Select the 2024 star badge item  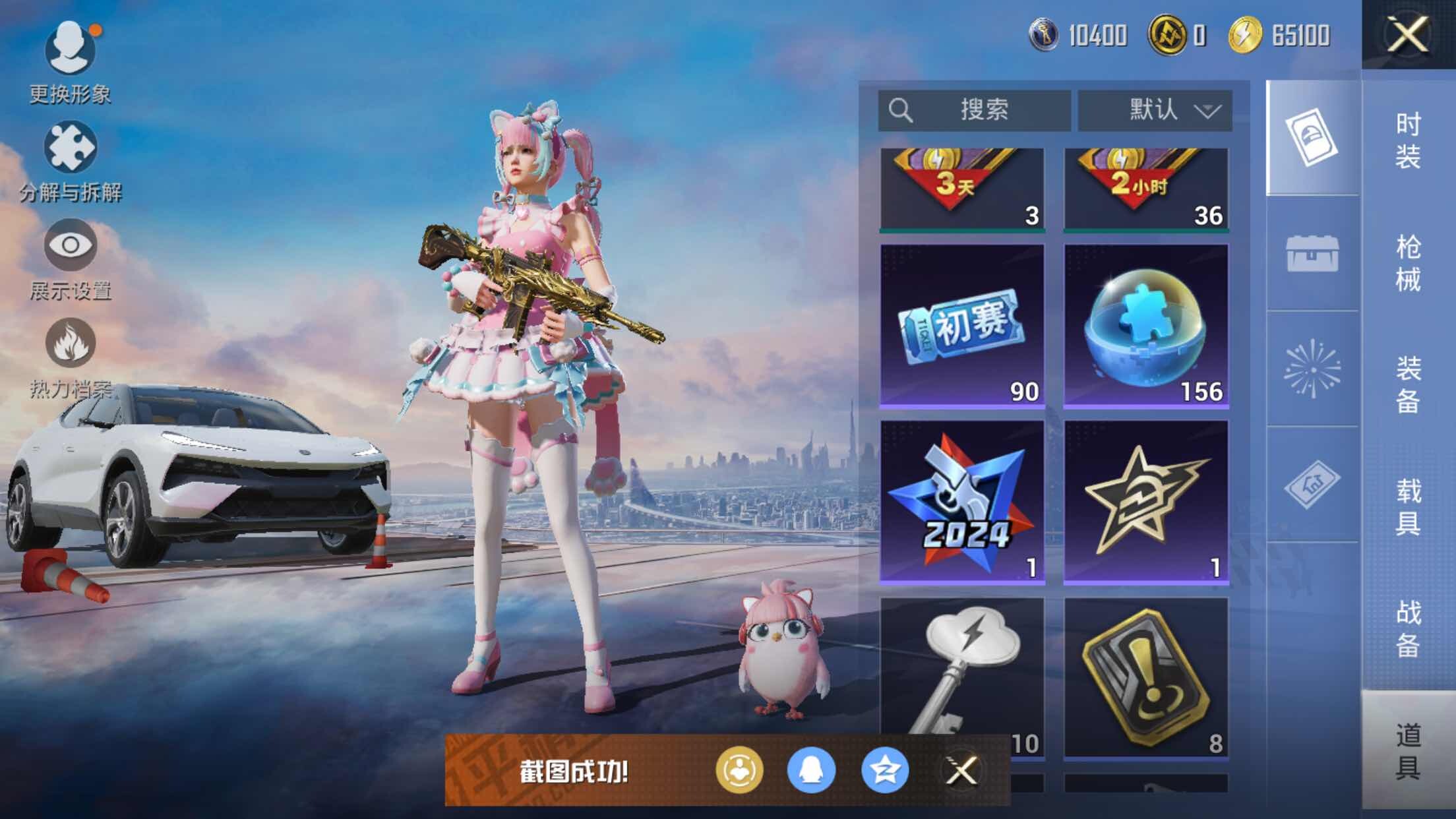pos(962,502)
